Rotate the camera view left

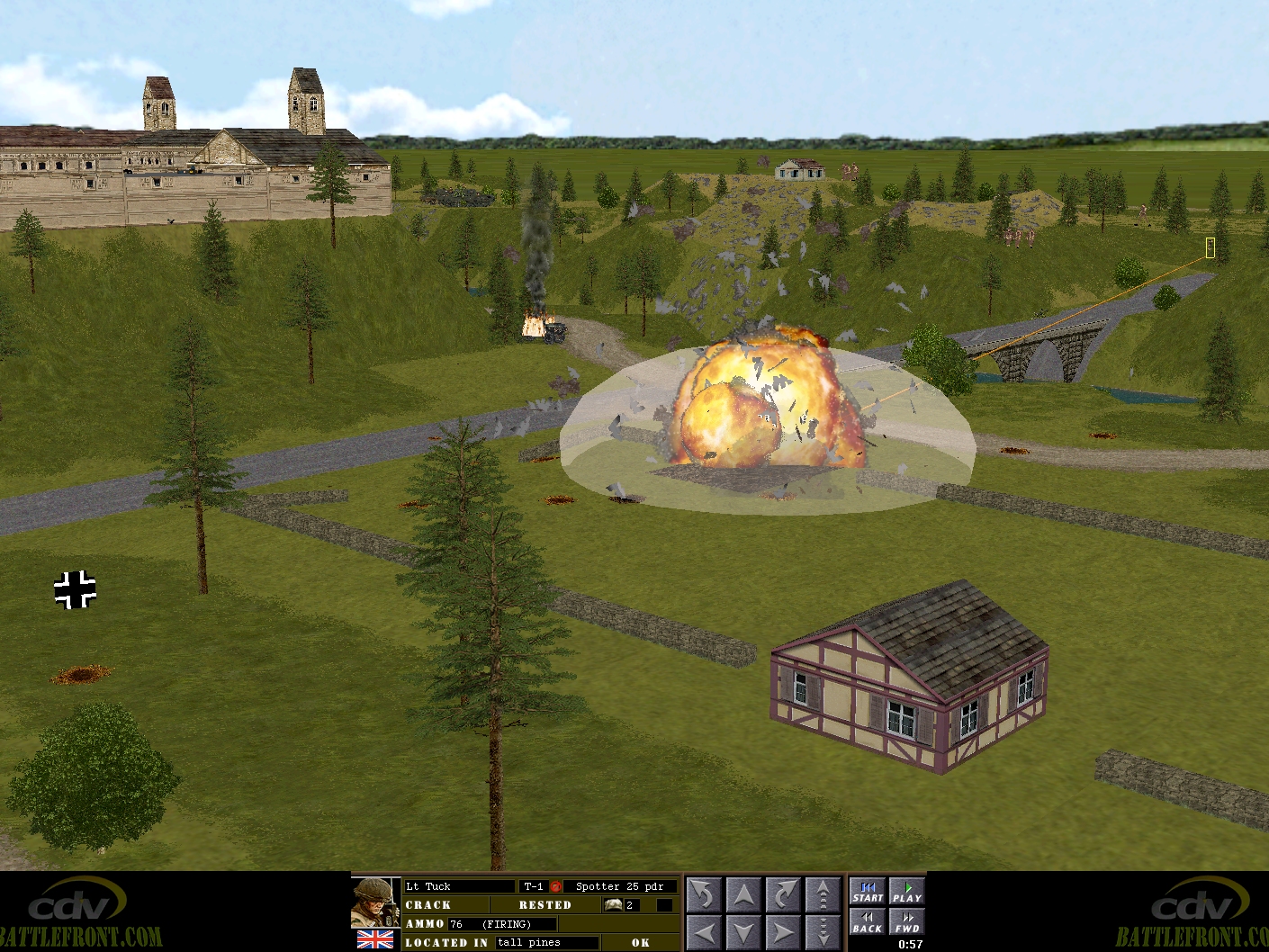click(x=705, y=895)
